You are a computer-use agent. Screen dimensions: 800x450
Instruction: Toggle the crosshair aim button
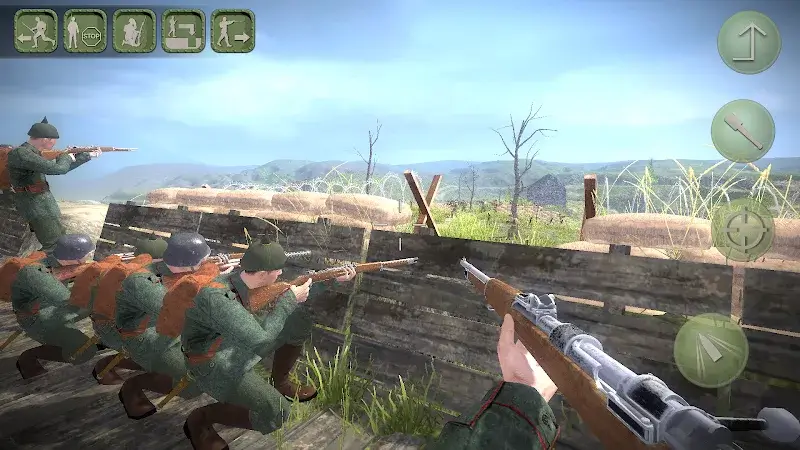[742, 230]
